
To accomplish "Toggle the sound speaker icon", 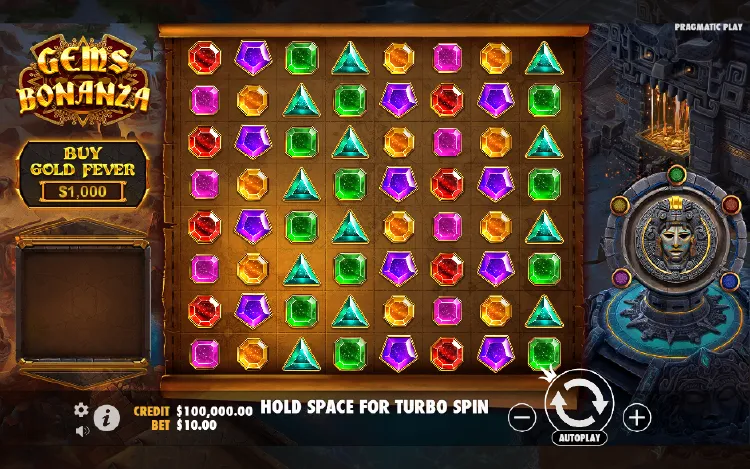I will (x=81, y=431).
